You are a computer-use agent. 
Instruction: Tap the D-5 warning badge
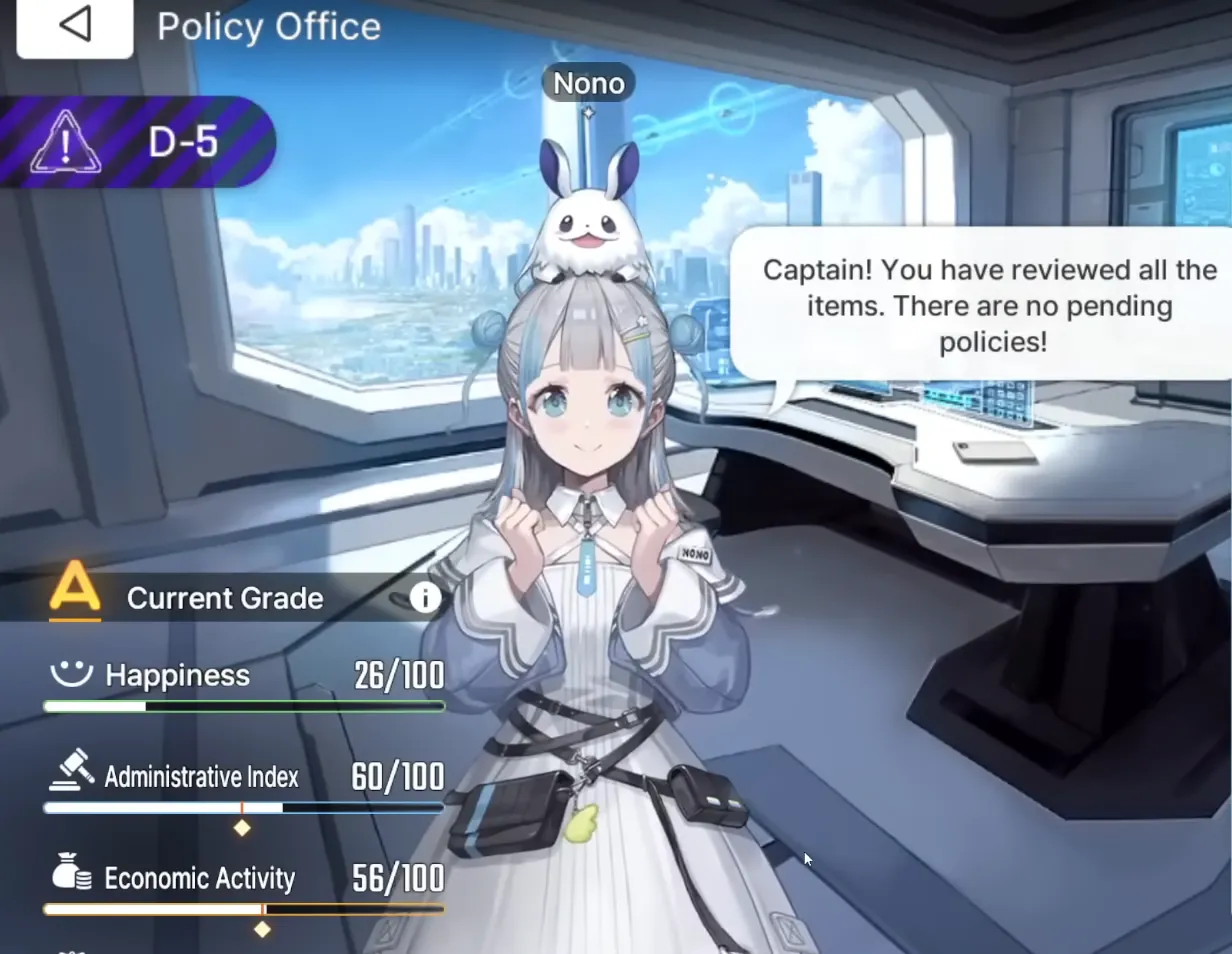(137, 142)
